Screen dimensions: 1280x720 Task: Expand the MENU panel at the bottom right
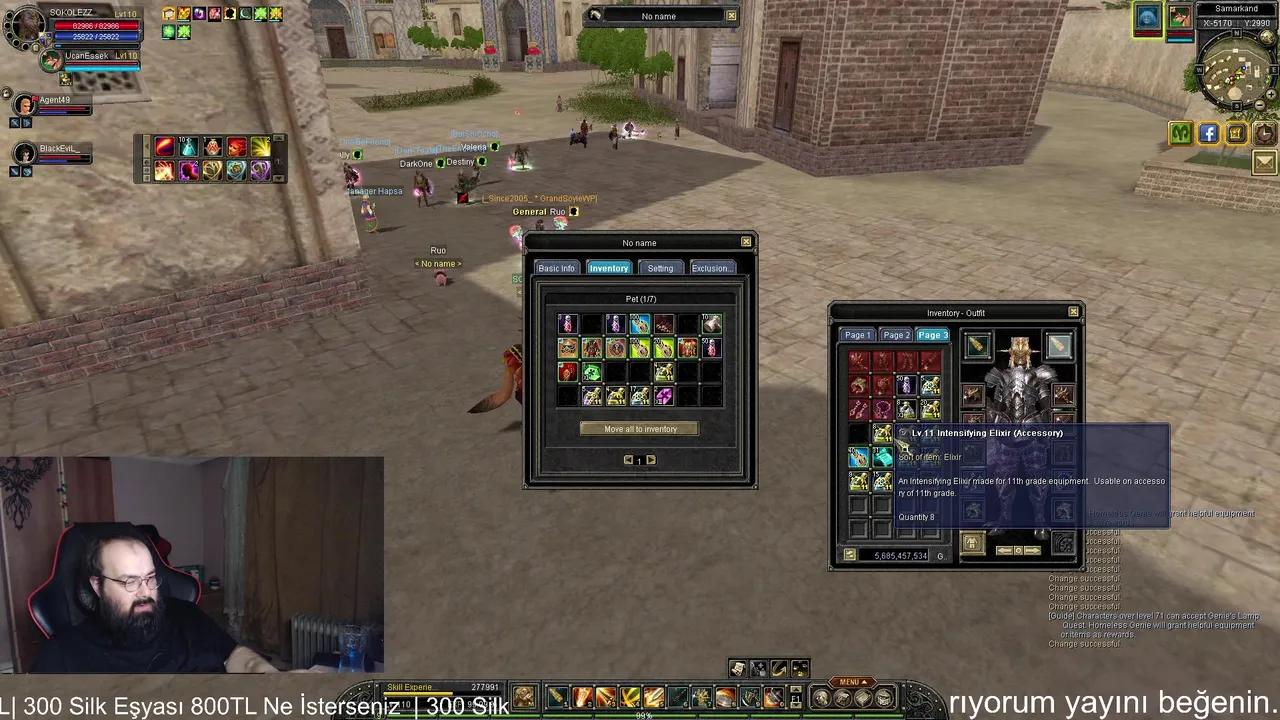tap(852, 681)
